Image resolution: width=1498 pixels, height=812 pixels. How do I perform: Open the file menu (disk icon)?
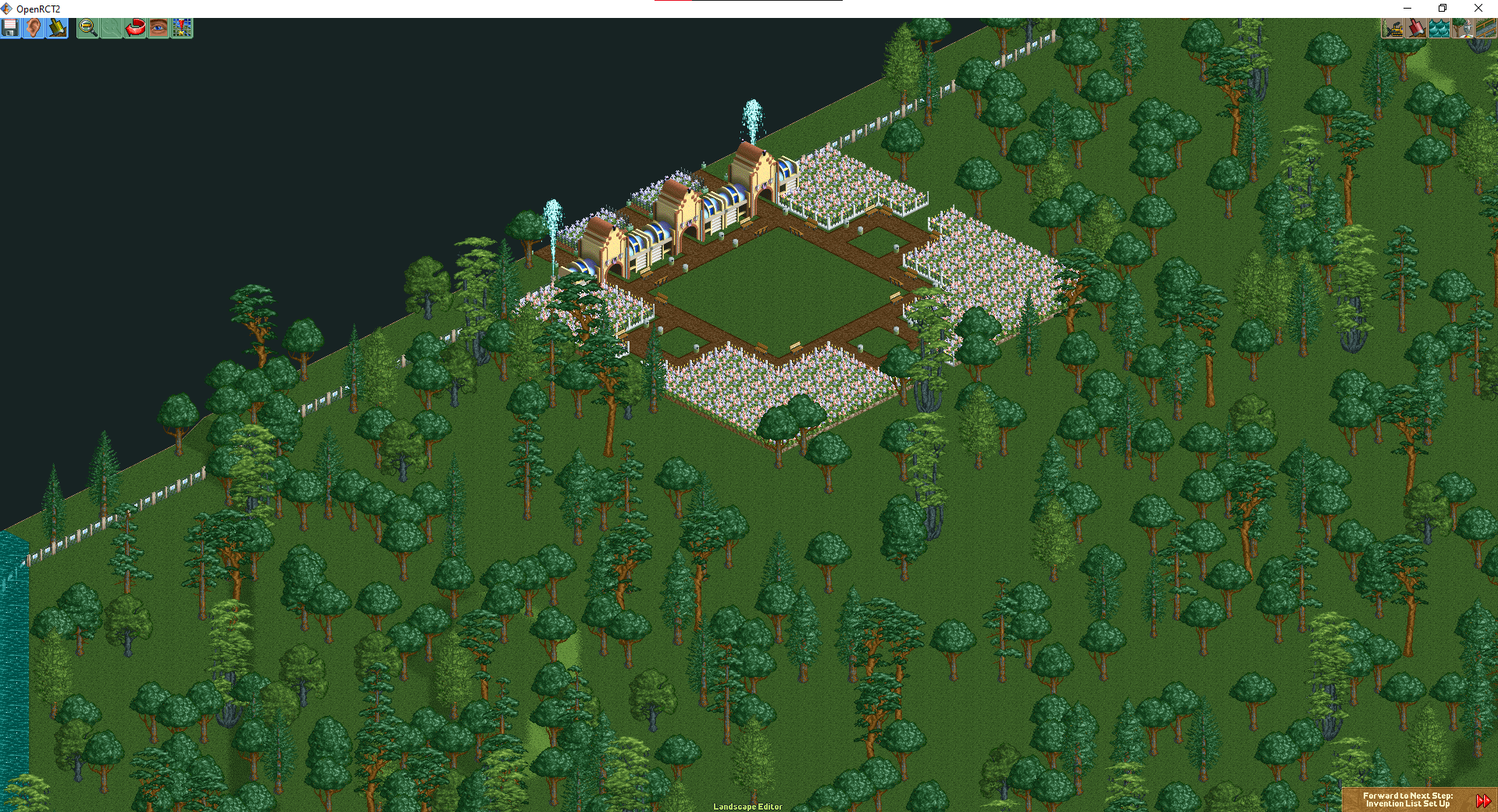(10, 28)
